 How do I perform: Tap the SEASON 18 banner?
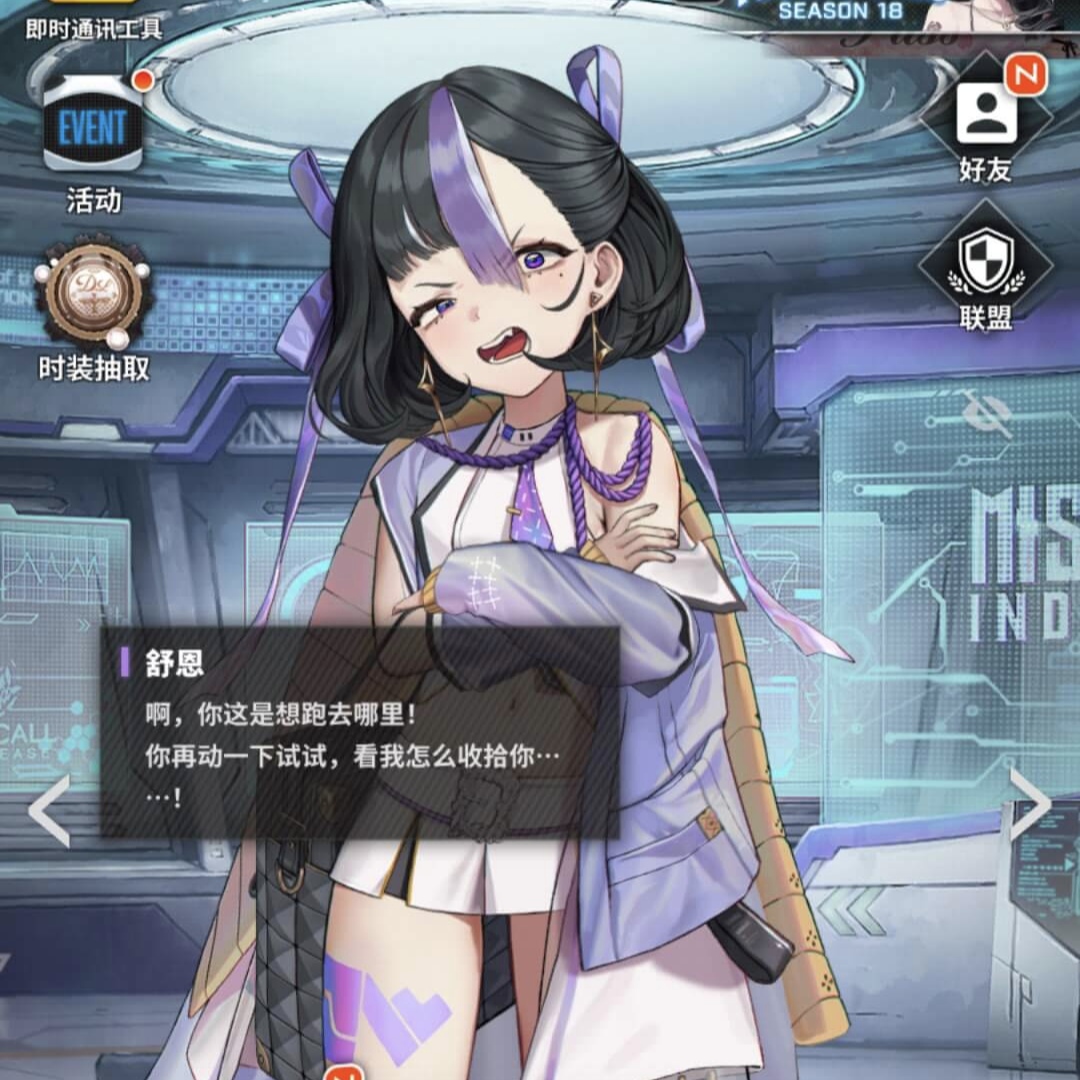840,12
